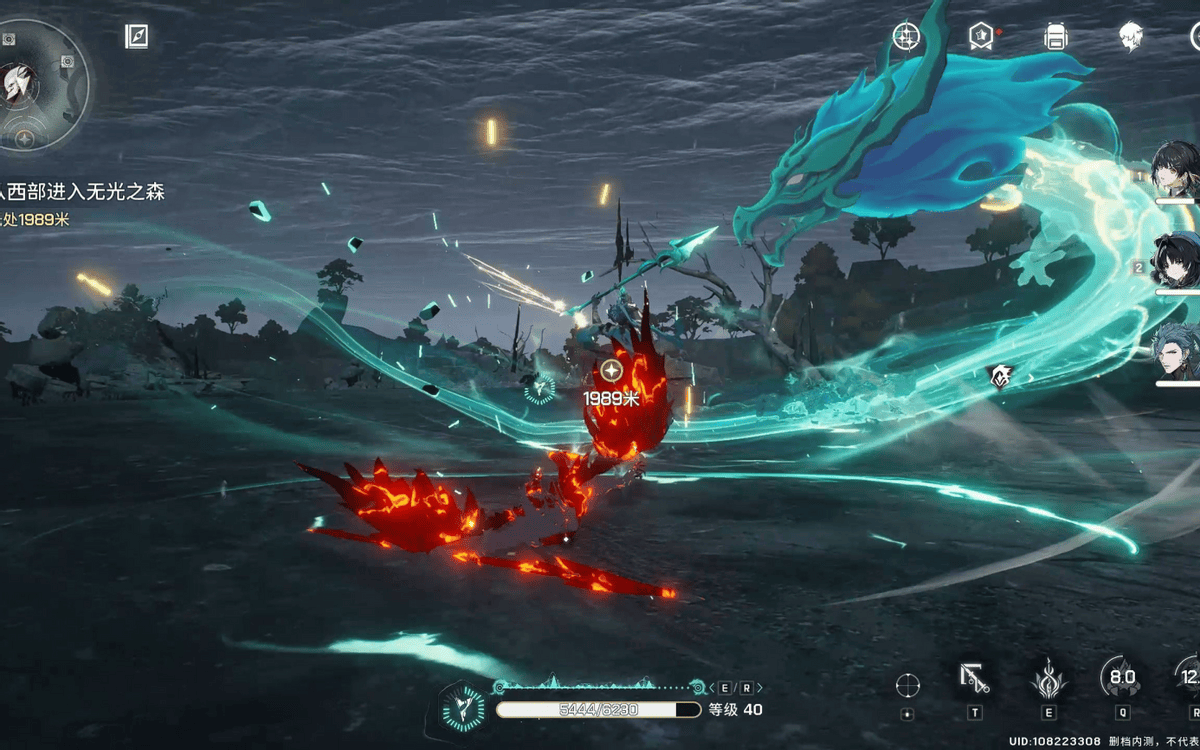This screenshot has width=1200, height=750.
Task: Open the compass guidebook icon
Action: [137, 37]
